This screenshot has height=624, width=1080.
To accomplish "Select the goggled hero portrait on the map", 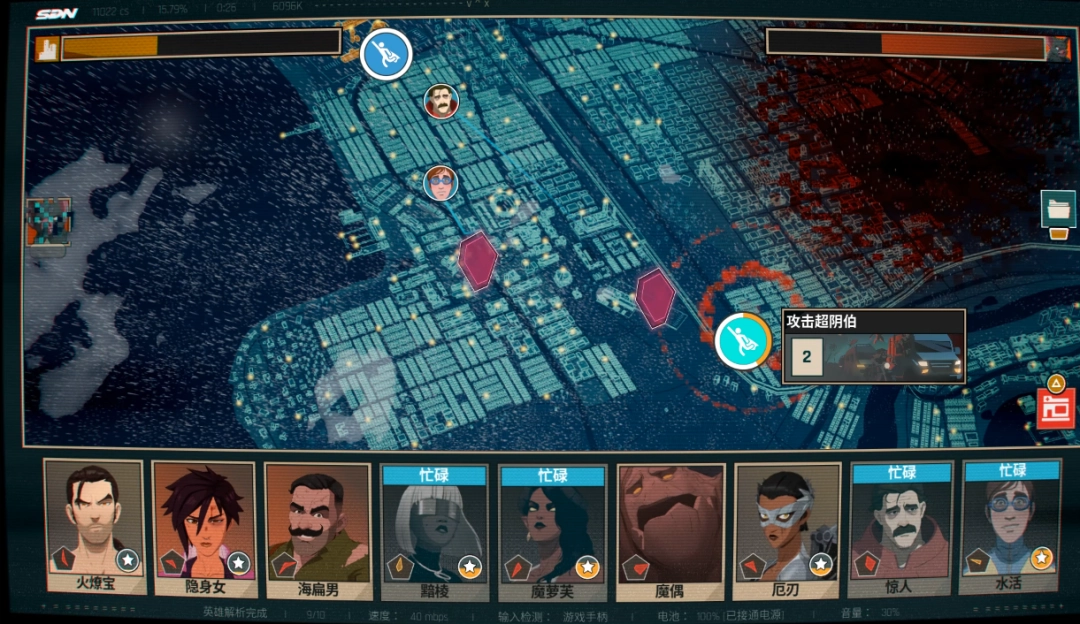I will tap(439, 183).
